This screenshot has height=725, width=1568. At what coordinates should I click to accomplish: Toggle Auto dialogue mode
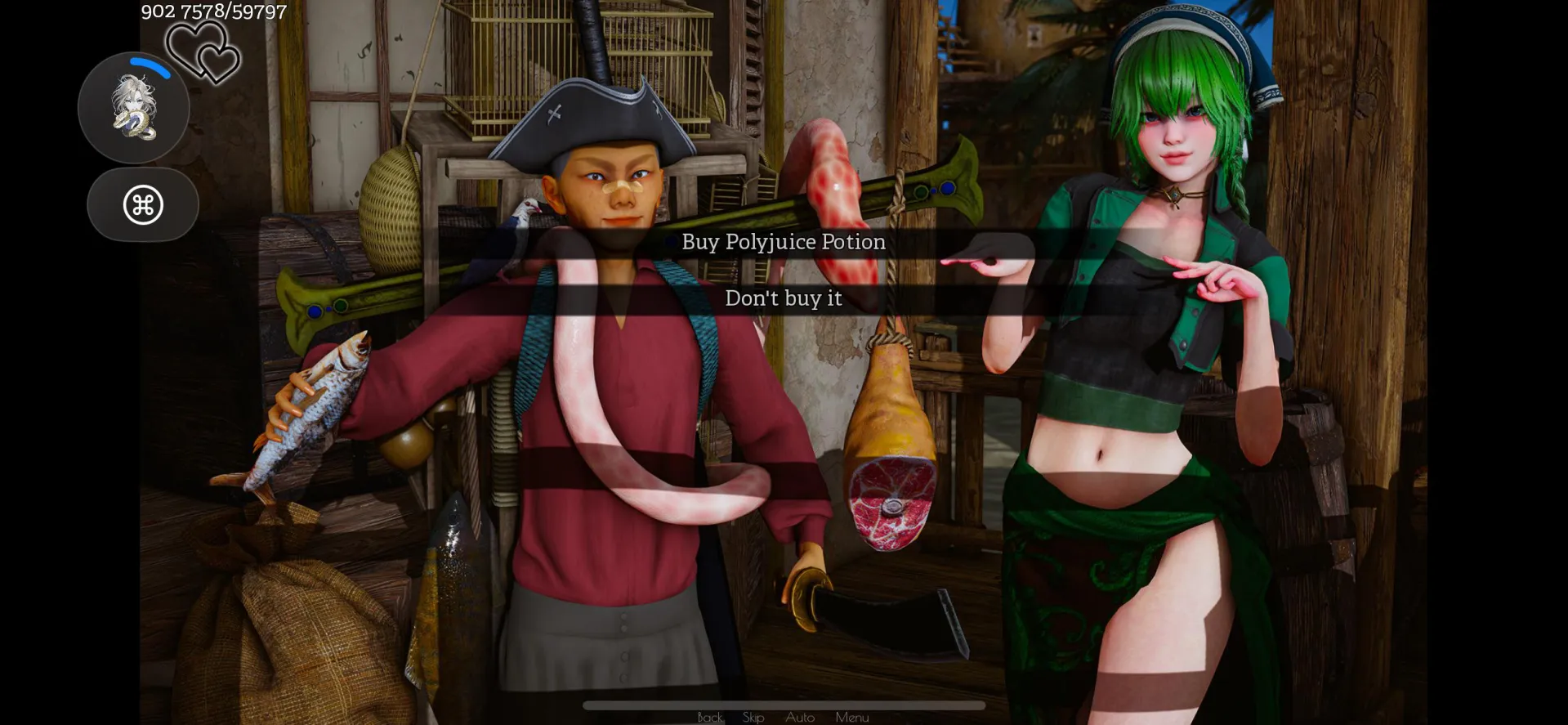pos(800,717)
